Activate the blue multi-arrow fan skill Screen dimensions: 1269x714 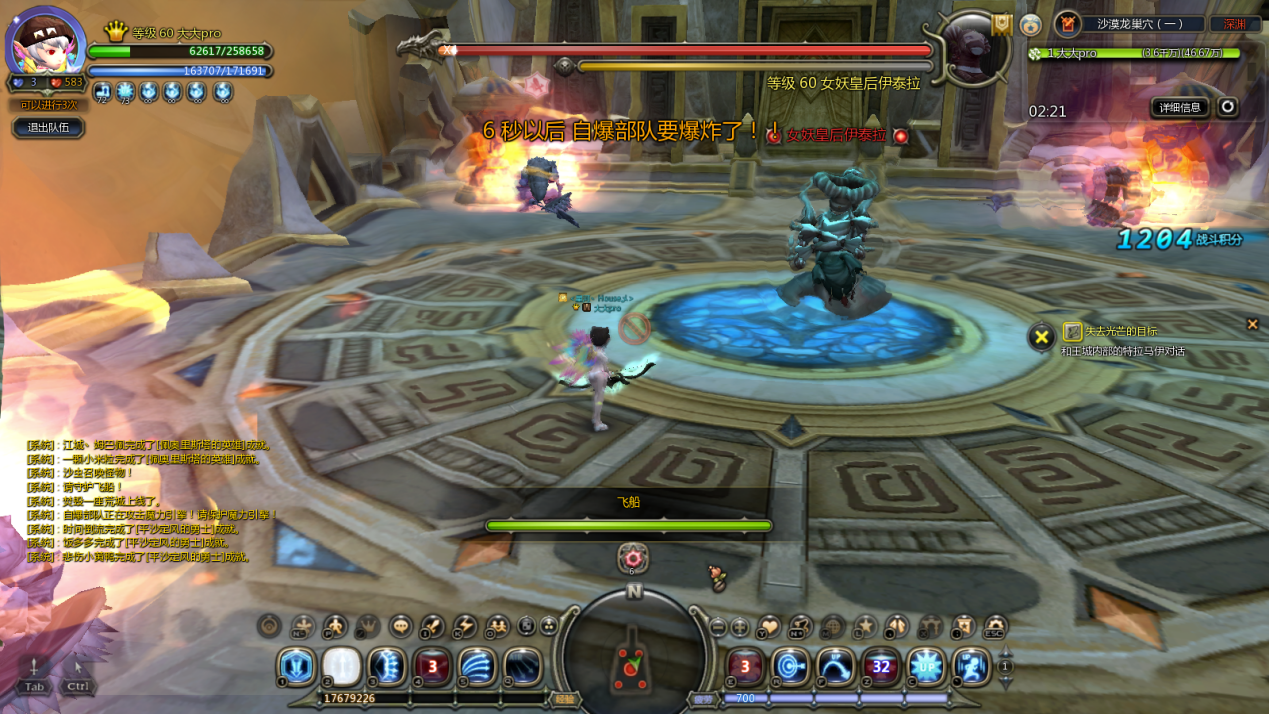478,667
